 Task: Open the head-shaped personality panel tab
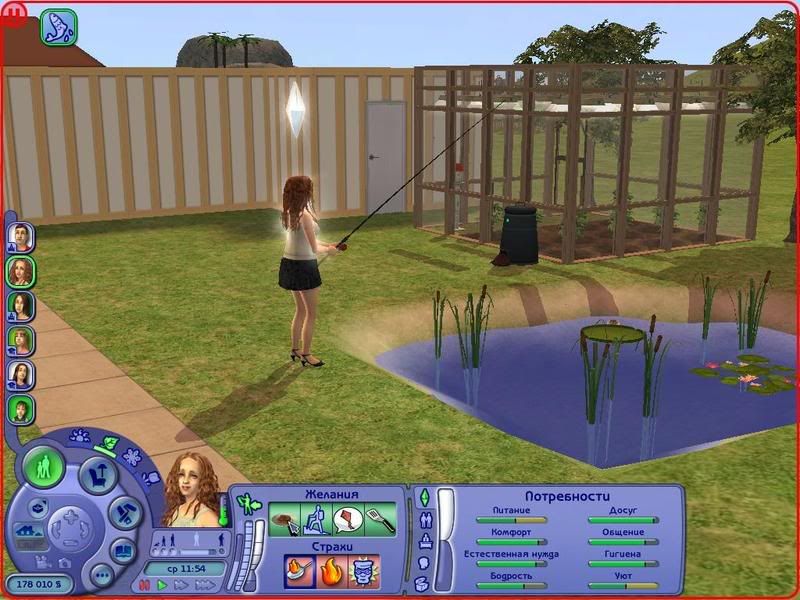coord(423,562)
